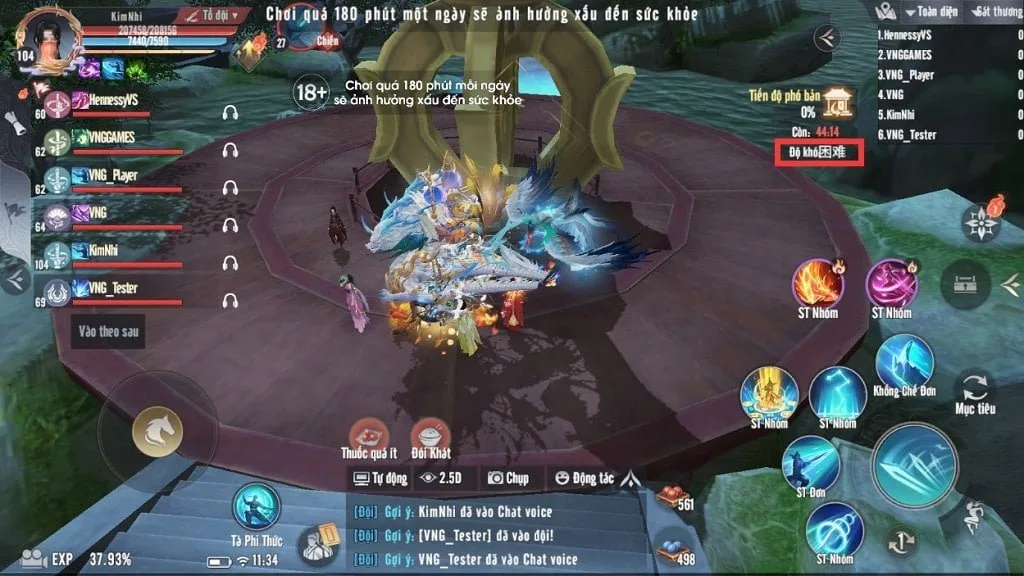Use the Thuốc quá ít potion item

[x=370, y=435]
